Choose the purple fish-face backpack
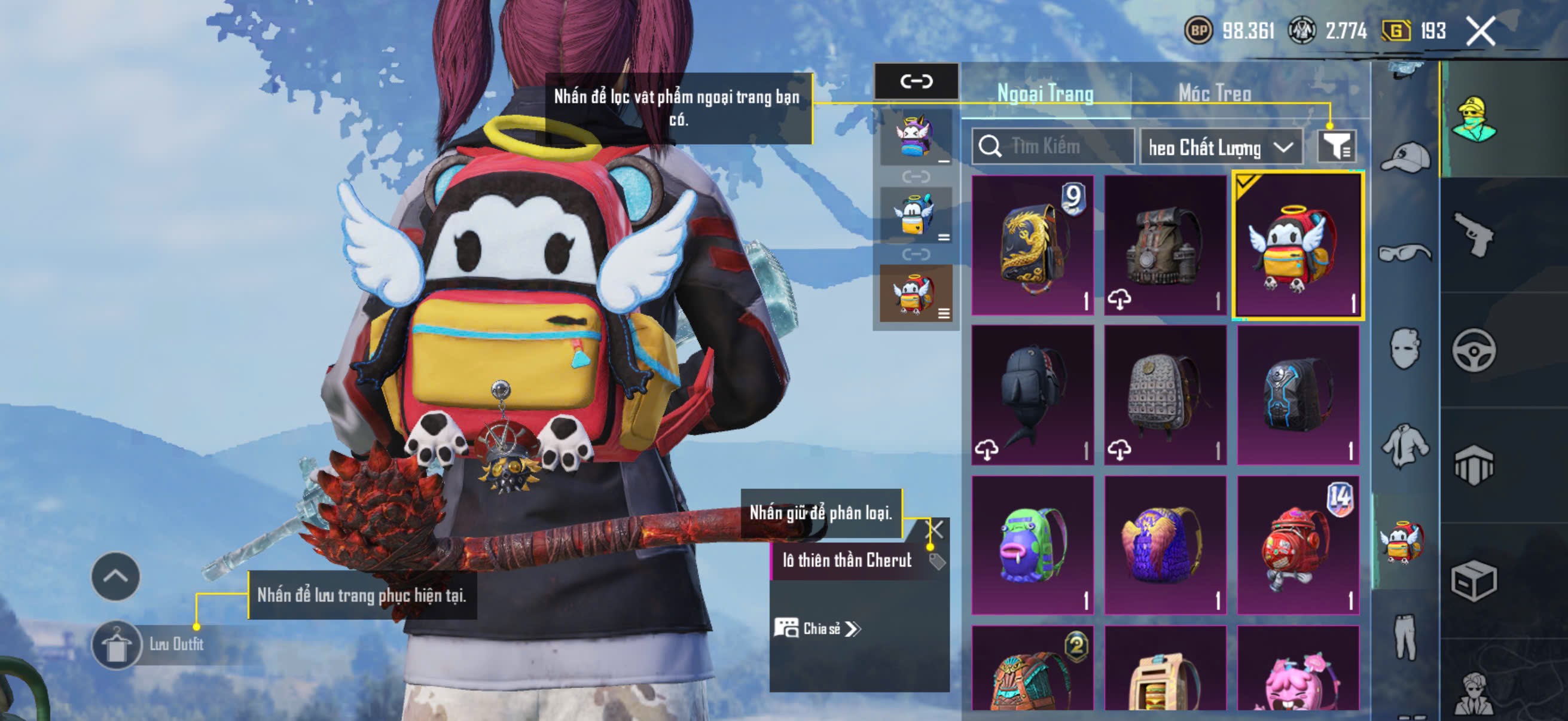The image size is (1568, 721). point(1032,546)
